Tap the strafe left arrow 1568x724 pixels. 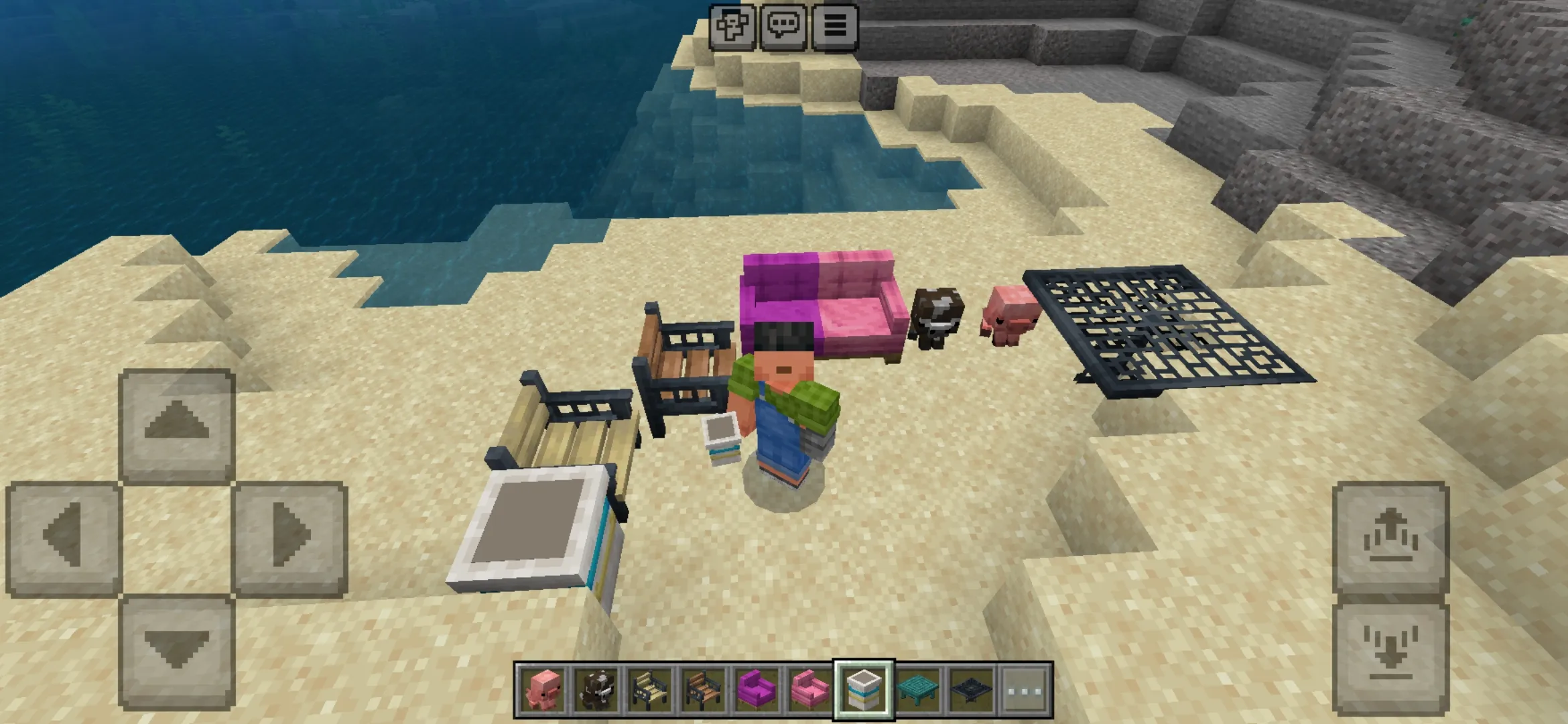click(x=63, y=538)
